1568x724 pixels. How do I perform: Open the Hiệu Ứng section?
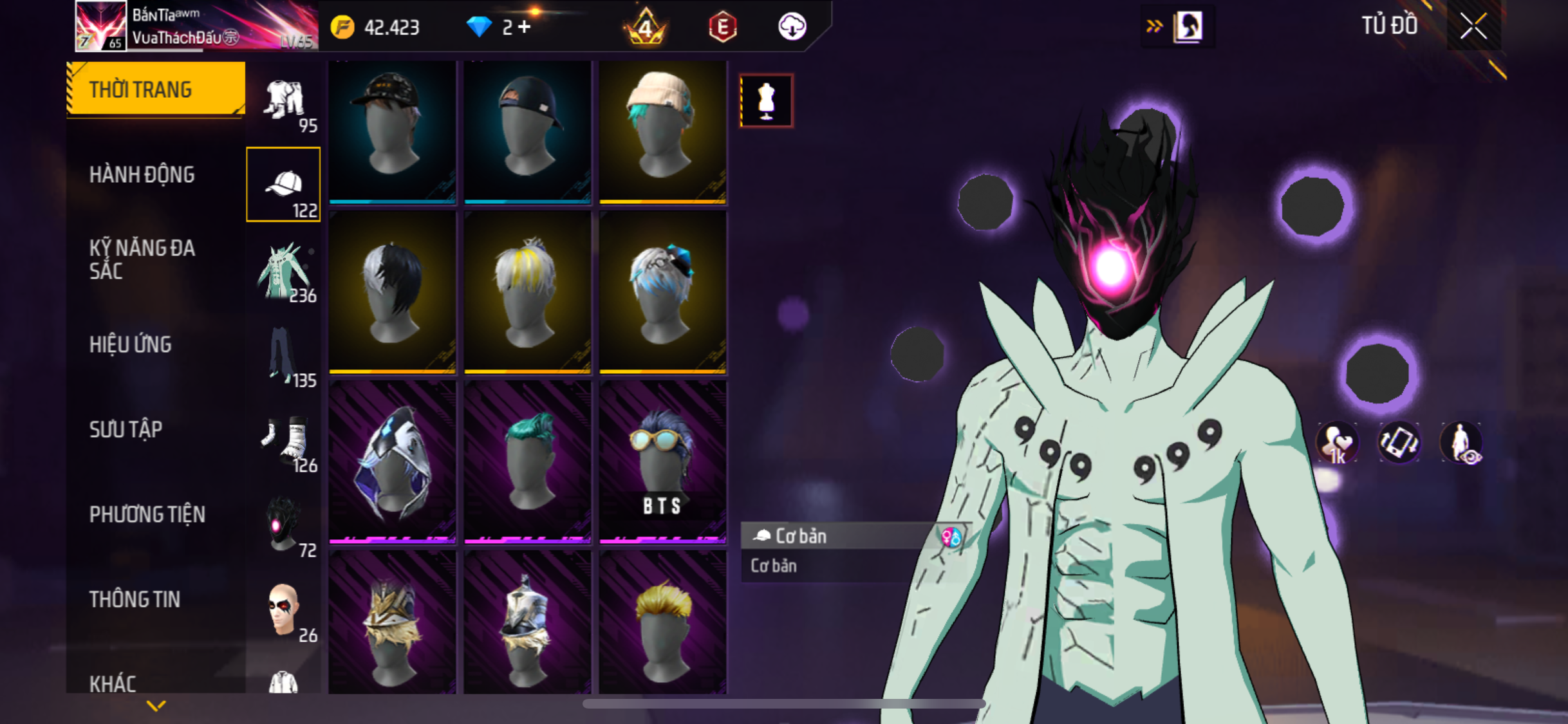click(131, 344)
